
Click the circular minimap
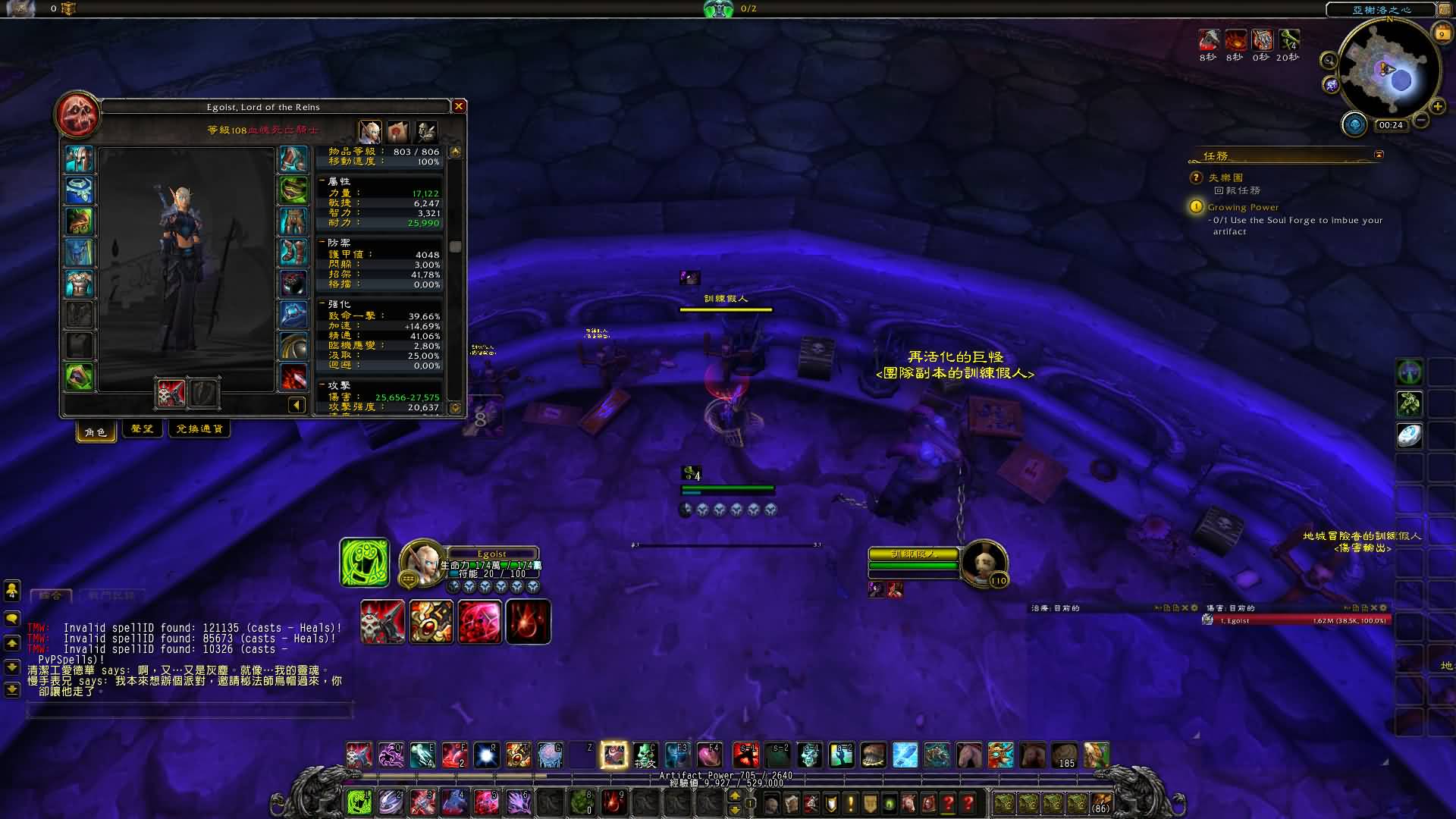[x=1389, y=70]
